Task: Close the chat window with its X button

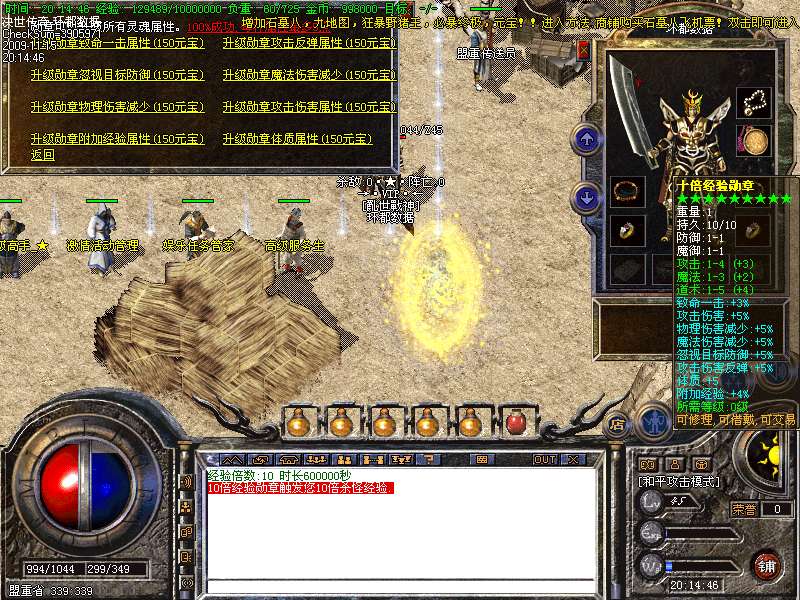Action: coord(573,460)
